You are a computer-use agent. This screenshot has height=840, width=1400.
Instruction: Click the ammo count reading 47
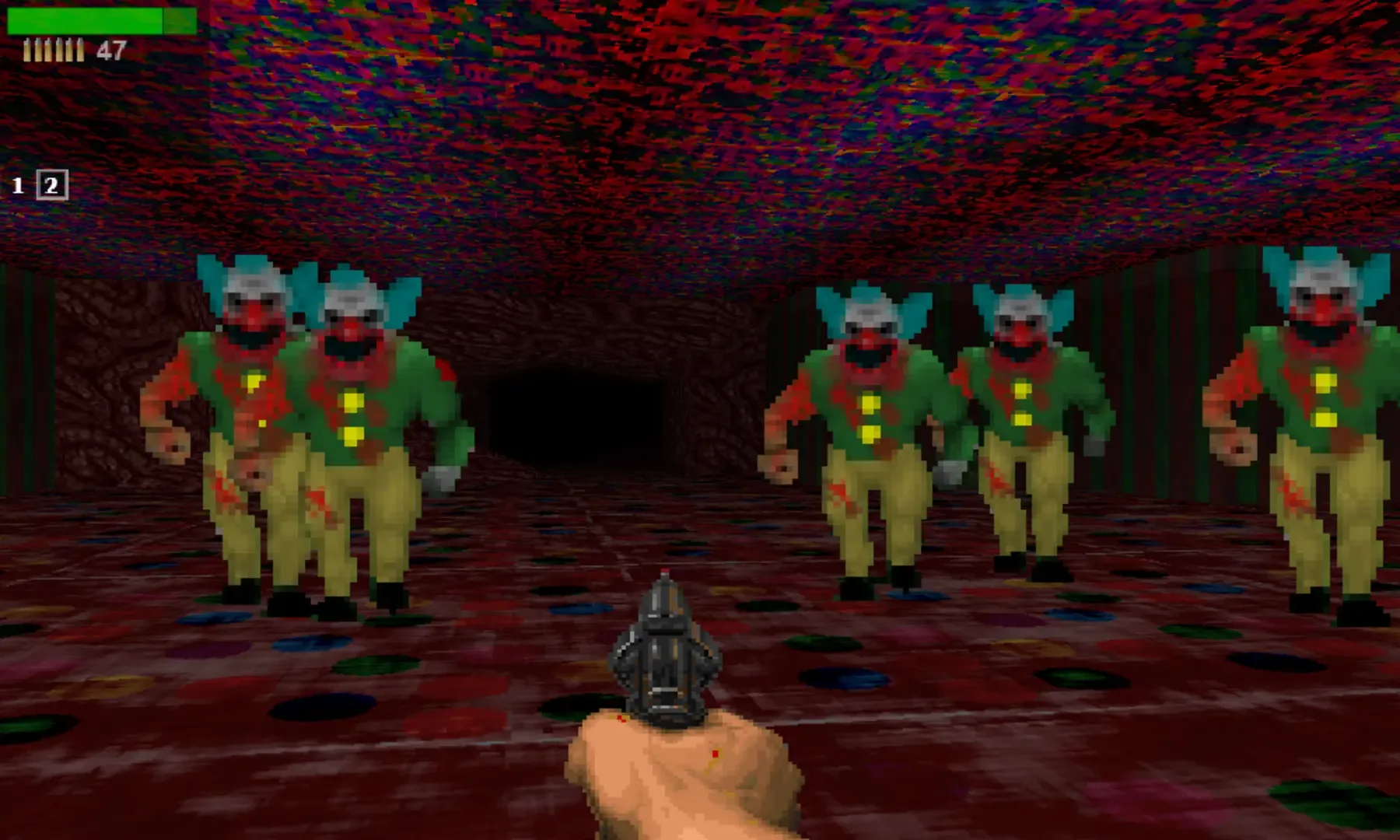111,51
